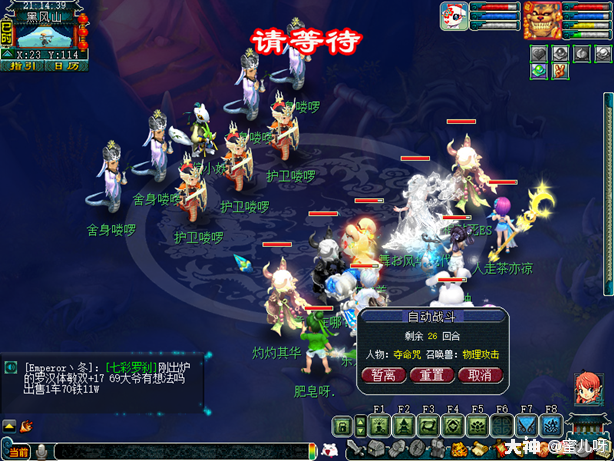Click the 当前 chat channel button

pos(17,451)
